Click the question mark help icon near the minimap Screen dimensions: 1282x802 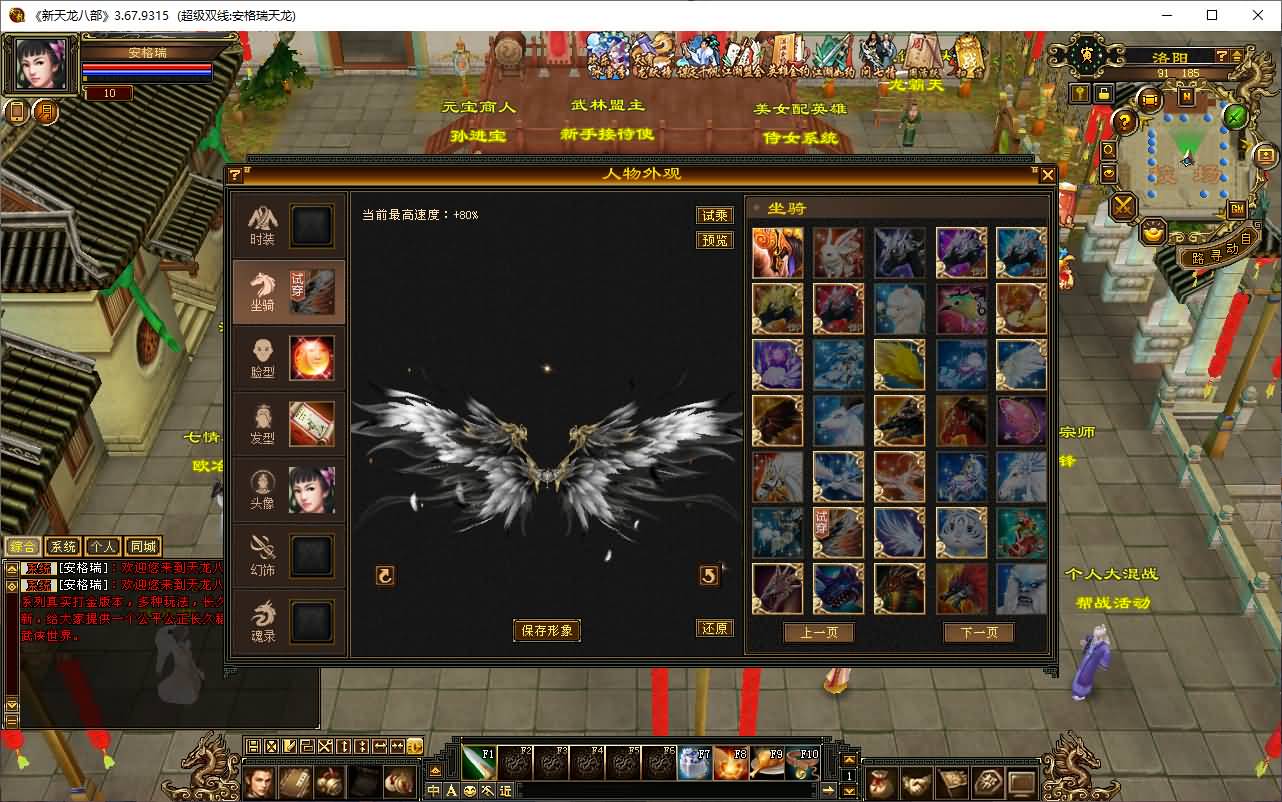(x=1124, y=122)
